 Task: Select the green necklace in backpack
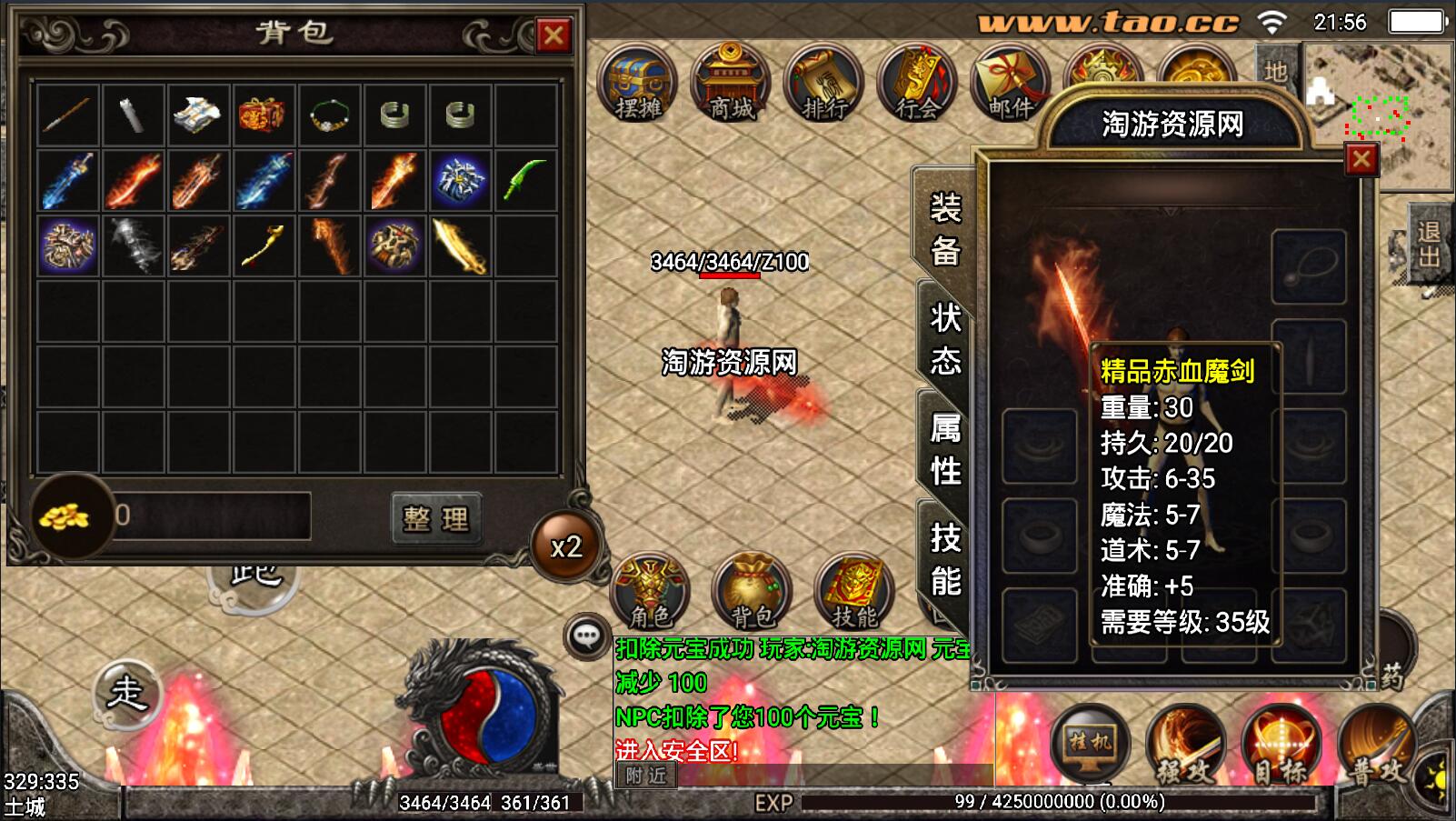pyautogui.click(x=329, y=115)
